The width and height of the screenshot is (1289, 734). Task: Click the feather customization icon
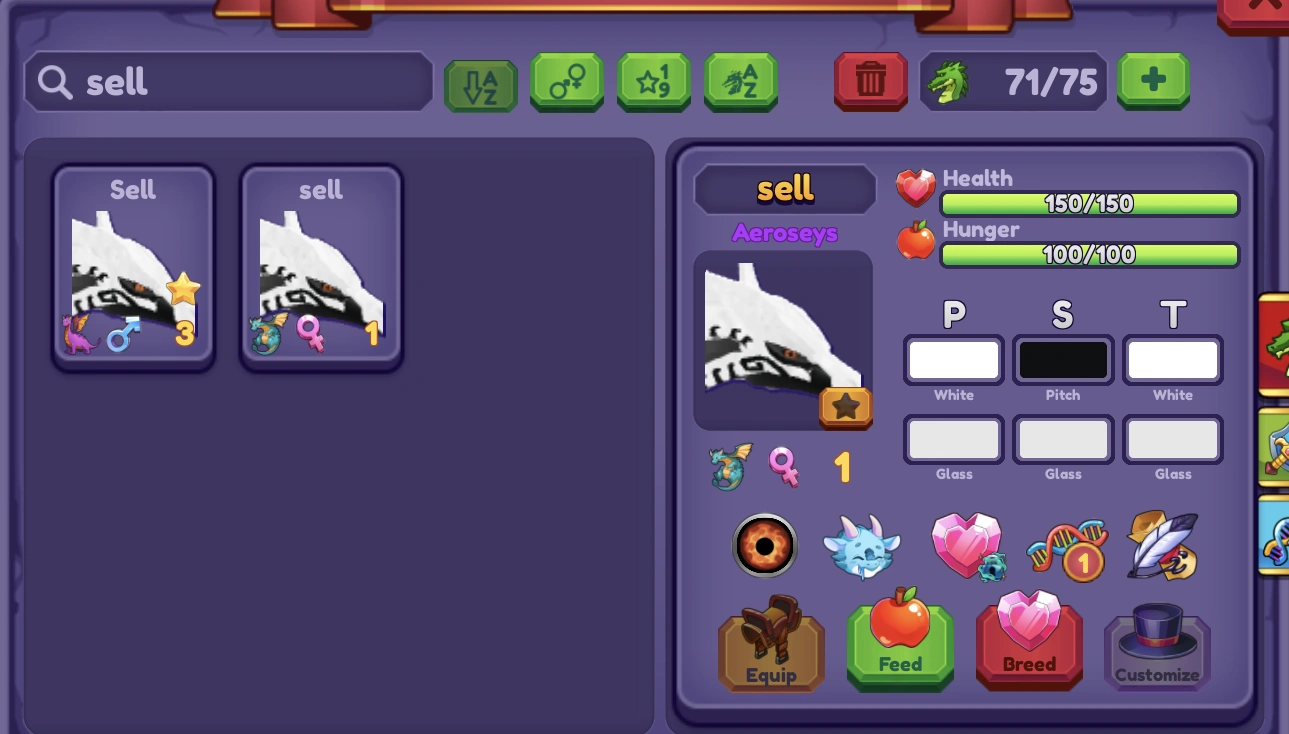click(x=1162, y=546)
